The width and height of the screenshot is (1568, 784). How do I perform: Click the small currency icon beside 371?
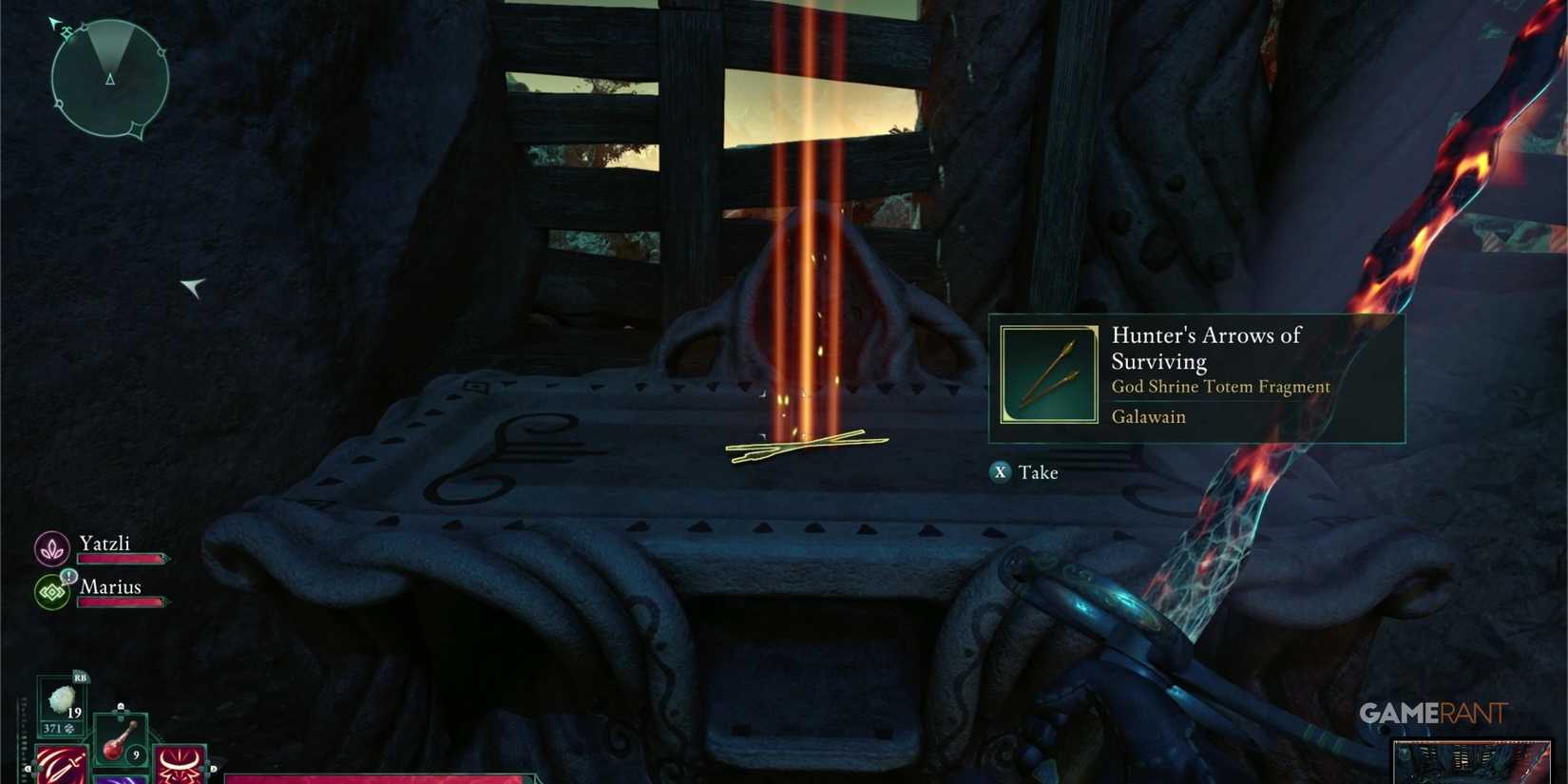coord(70,728)
